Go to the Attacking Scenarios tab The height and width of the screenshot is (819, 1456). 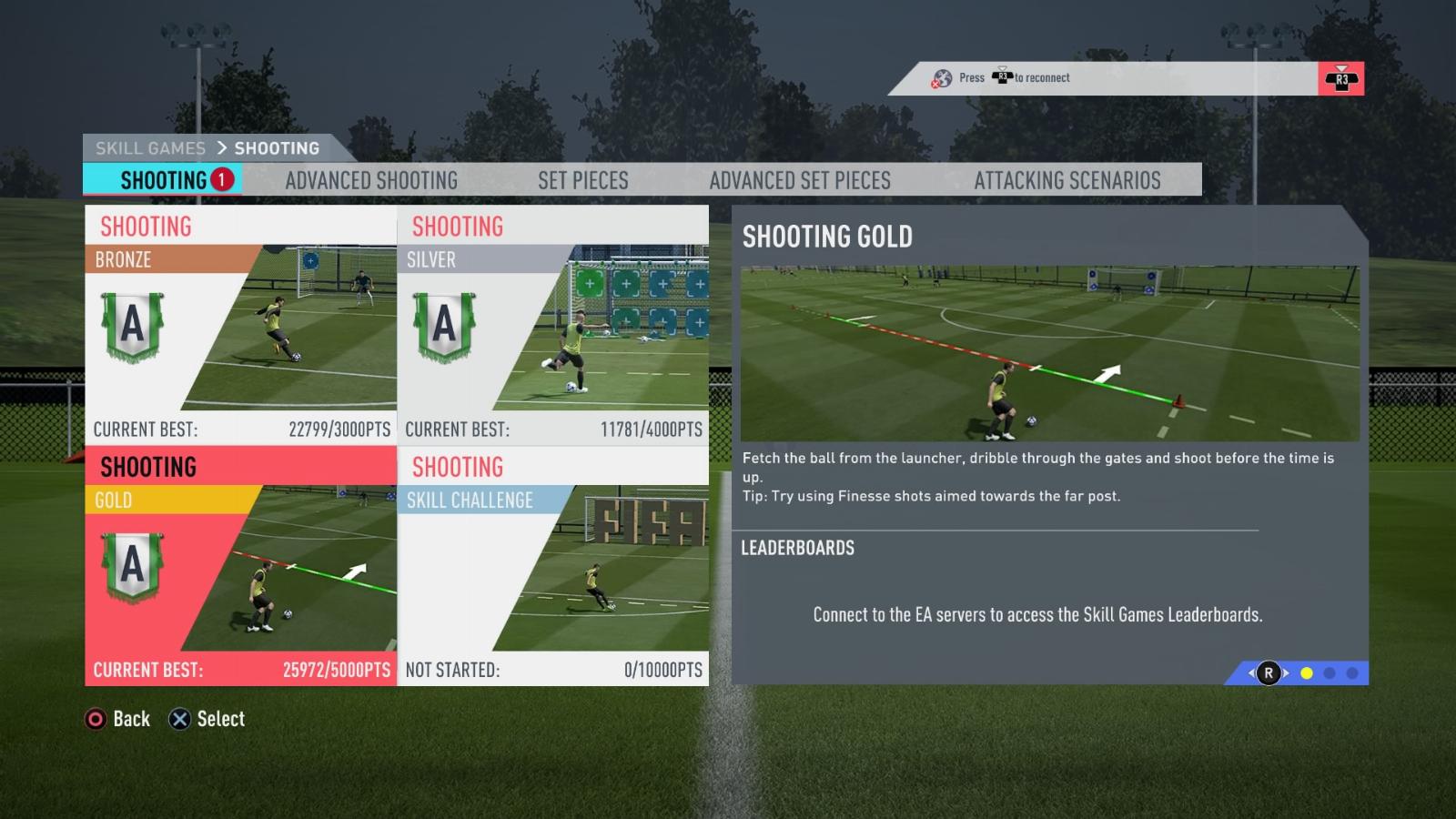click(x=1067, y=180)
